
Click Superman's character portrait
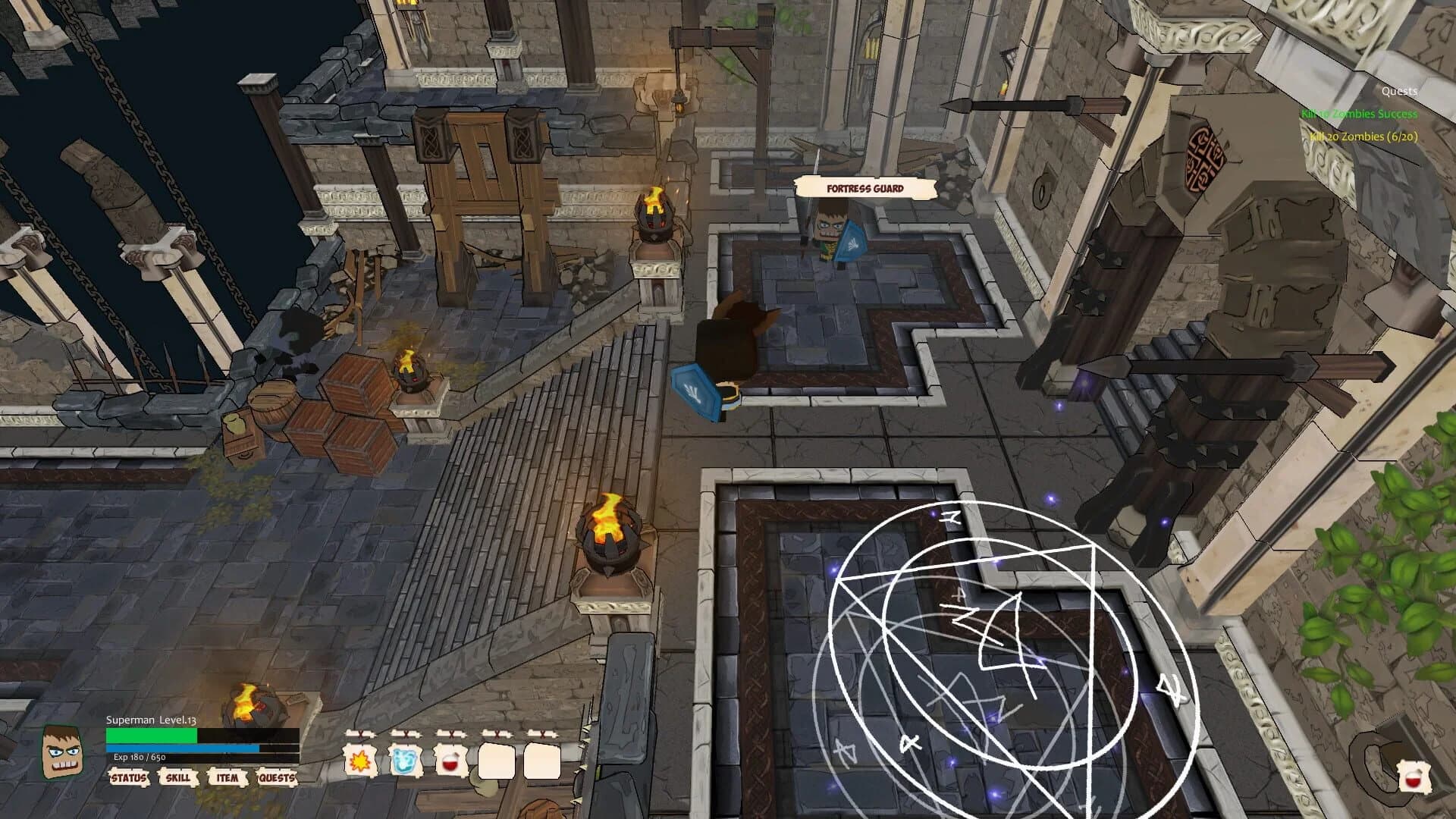click(62, 751)
